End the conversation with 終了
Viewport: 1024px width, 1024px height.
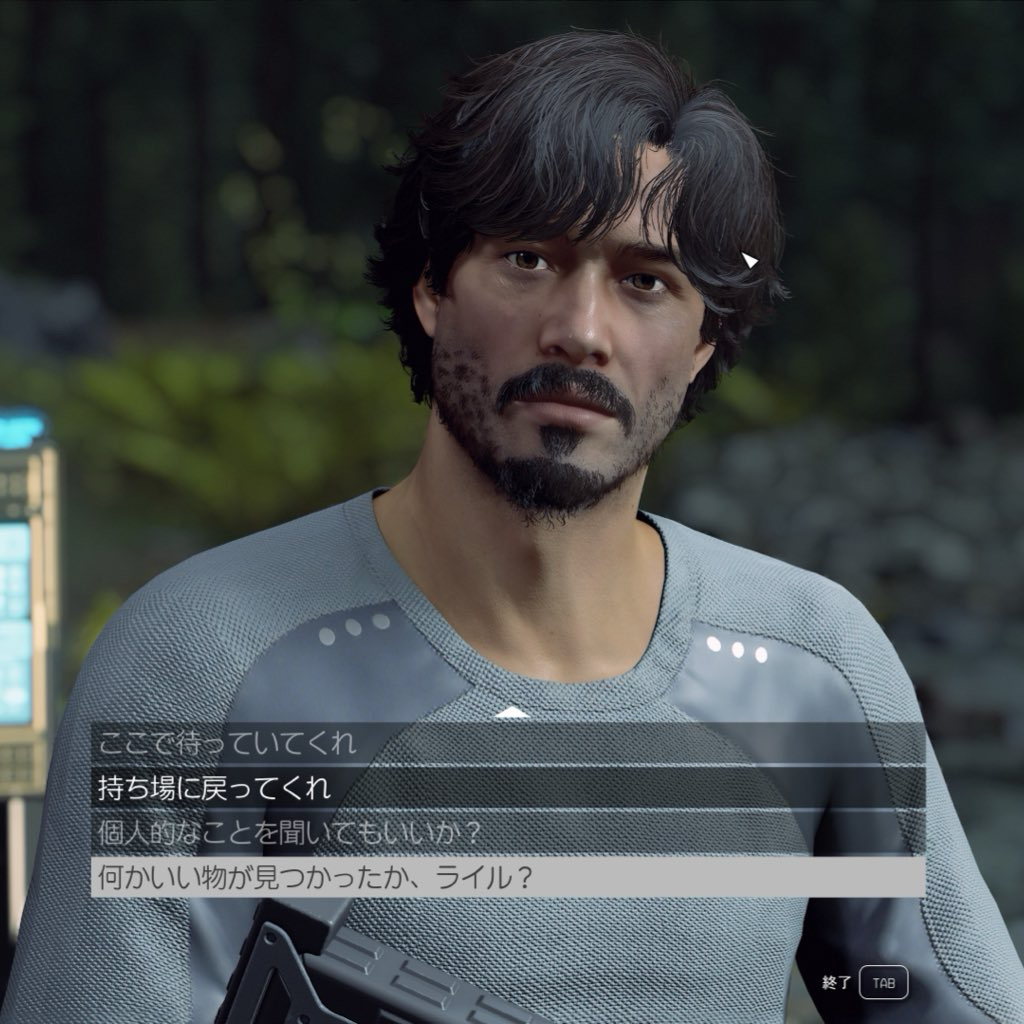click(x=883, y=983)
